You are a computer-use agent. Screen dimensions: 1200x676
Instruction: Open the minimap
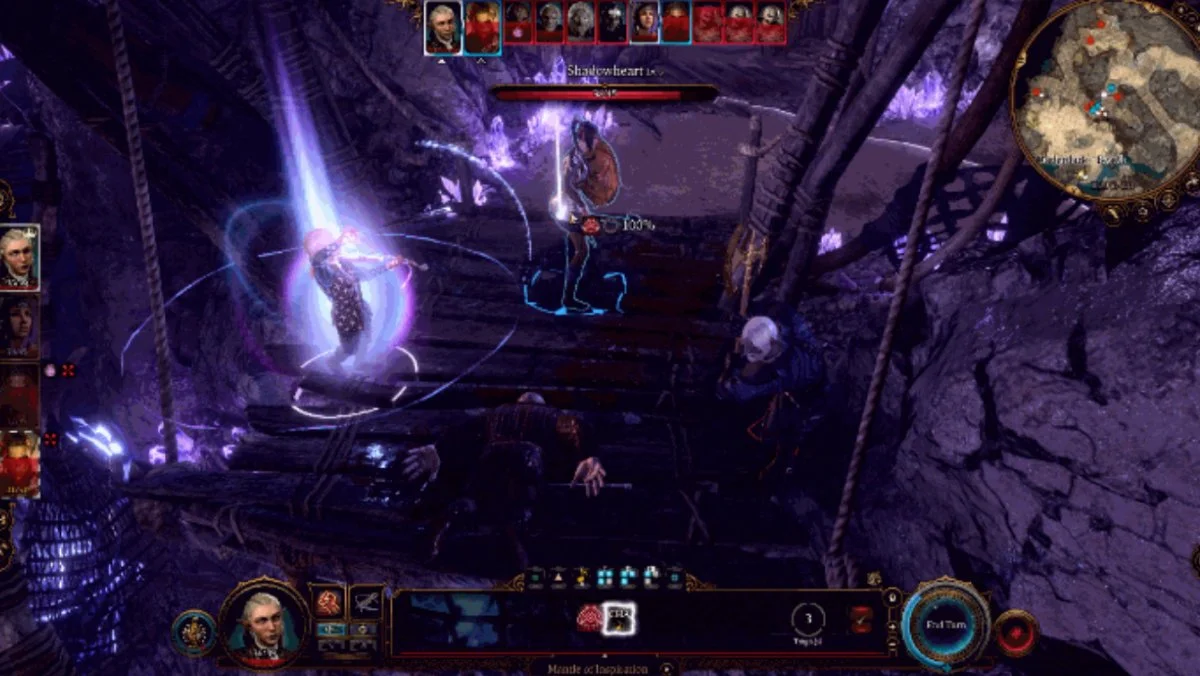pyautogui.click(x=1106, y=100)
